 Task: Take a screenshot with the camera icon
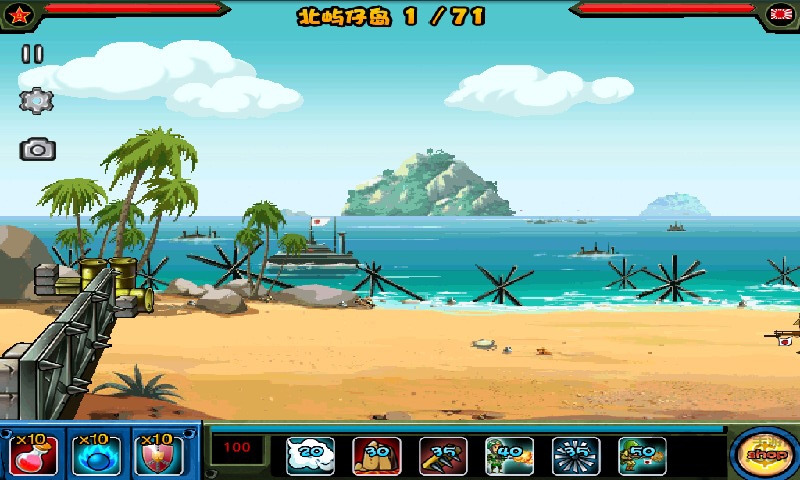click(37, 150)
